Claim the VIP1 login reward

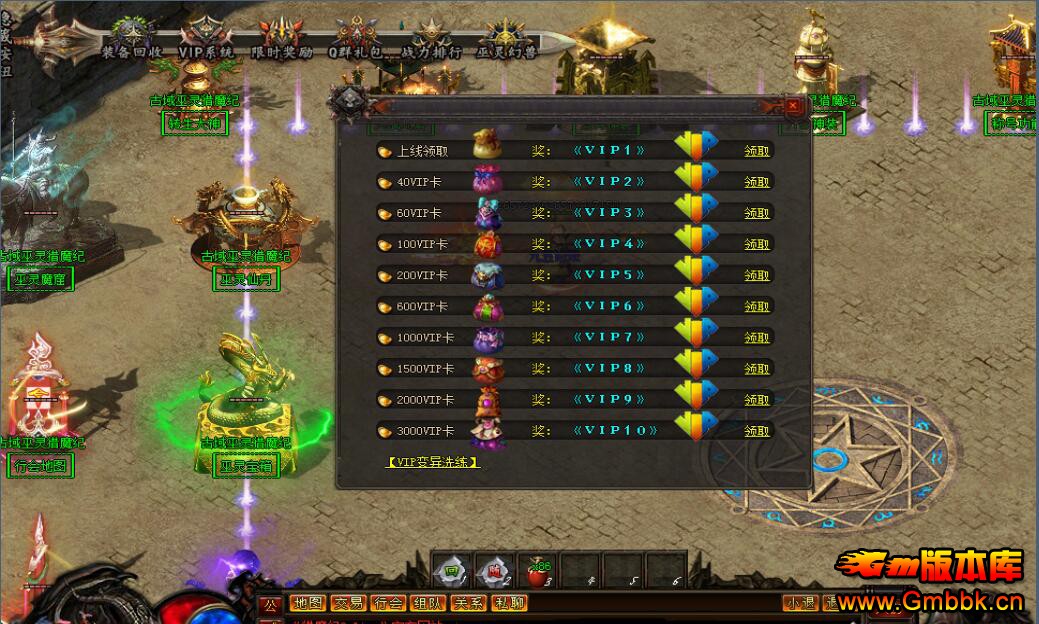(x=757, y=151)
